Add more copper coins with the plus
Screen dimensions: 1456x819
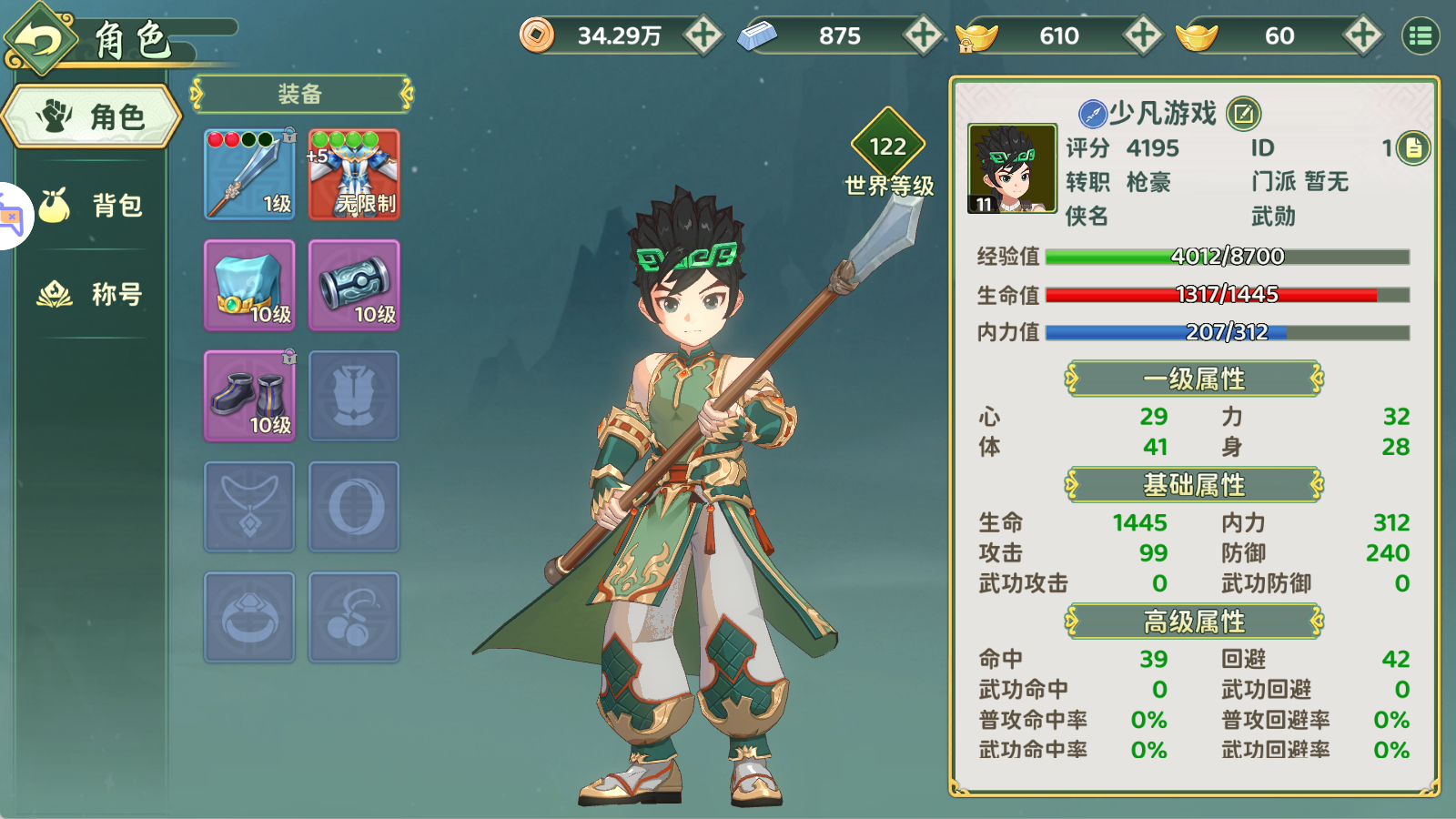click(703, 35)
